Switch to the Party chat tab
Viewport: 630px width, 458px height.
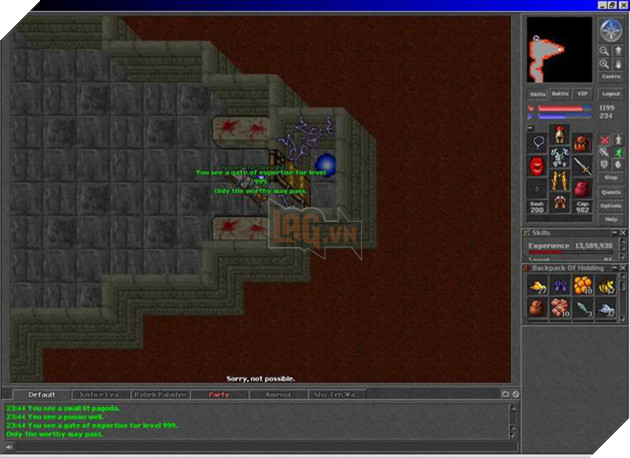pos(219,395)
